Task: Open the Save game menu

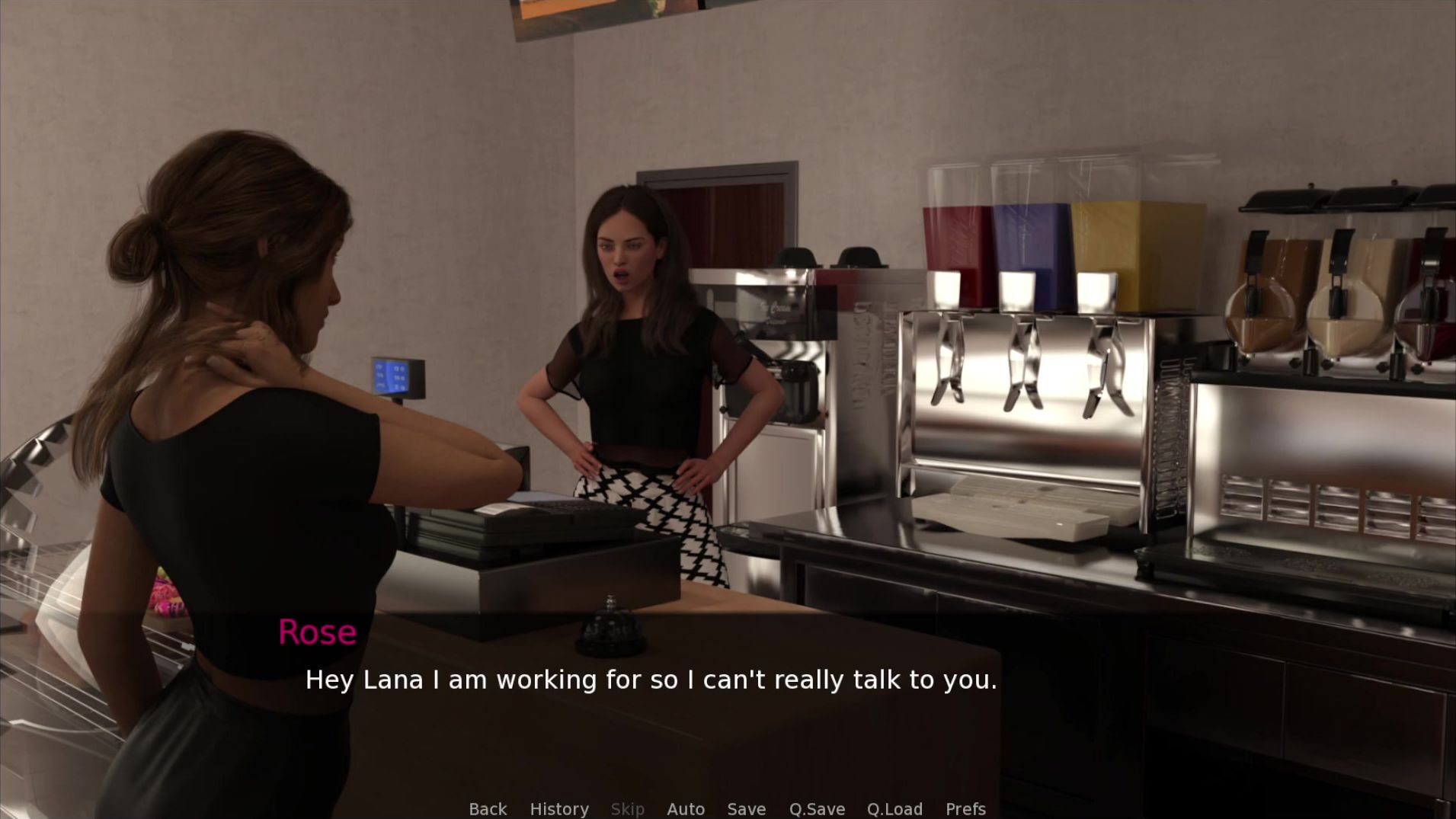Action: click(747, 808)
